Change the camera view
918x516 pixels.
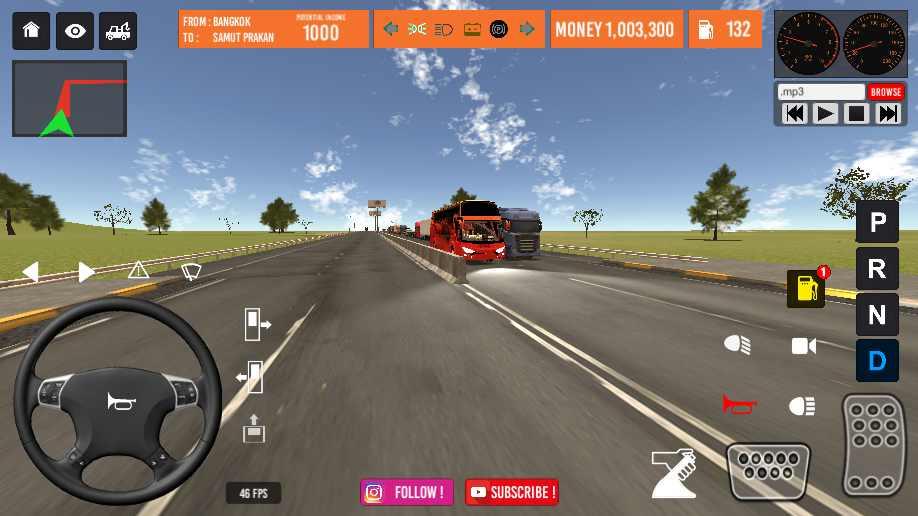803,346
